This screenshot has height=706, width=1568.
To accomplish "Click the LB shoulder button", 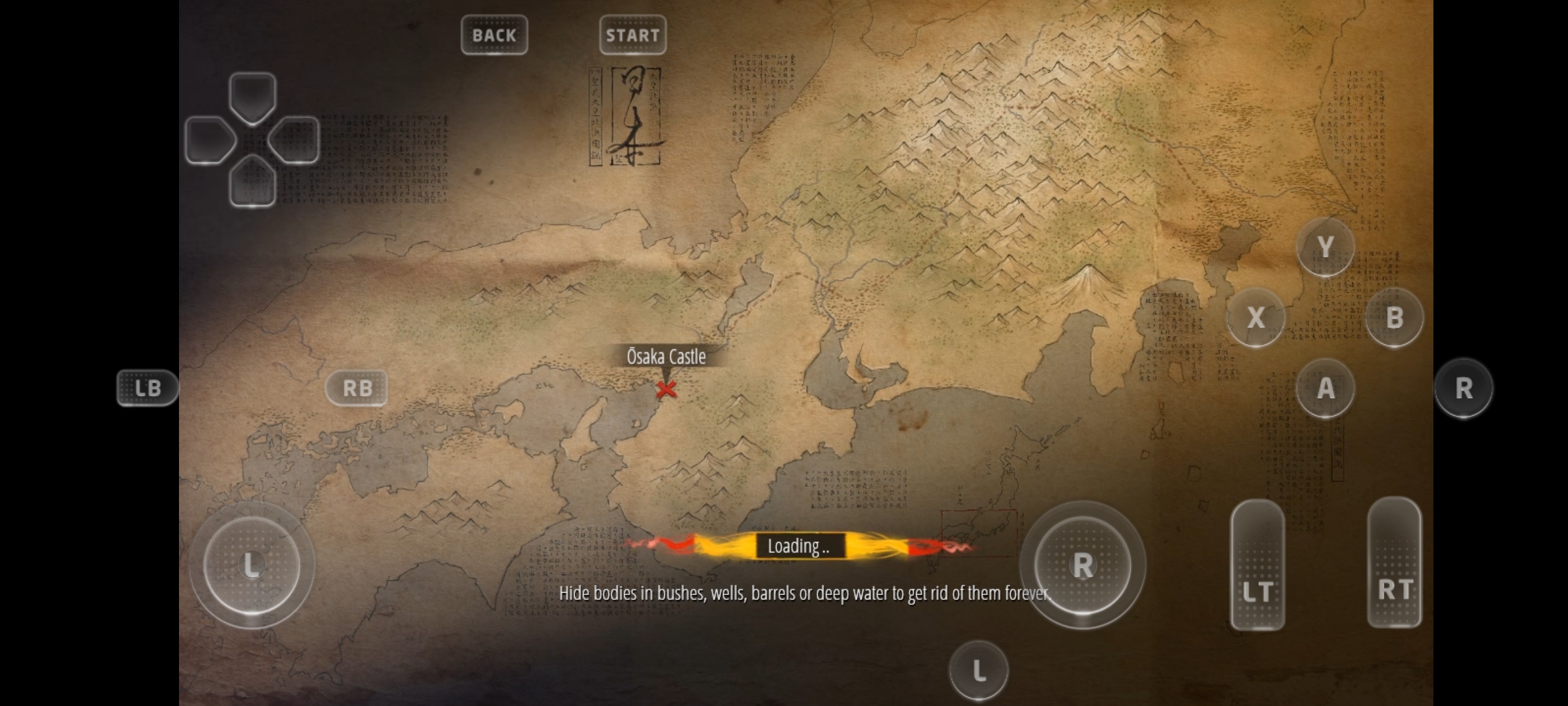I will pos(148,388).
